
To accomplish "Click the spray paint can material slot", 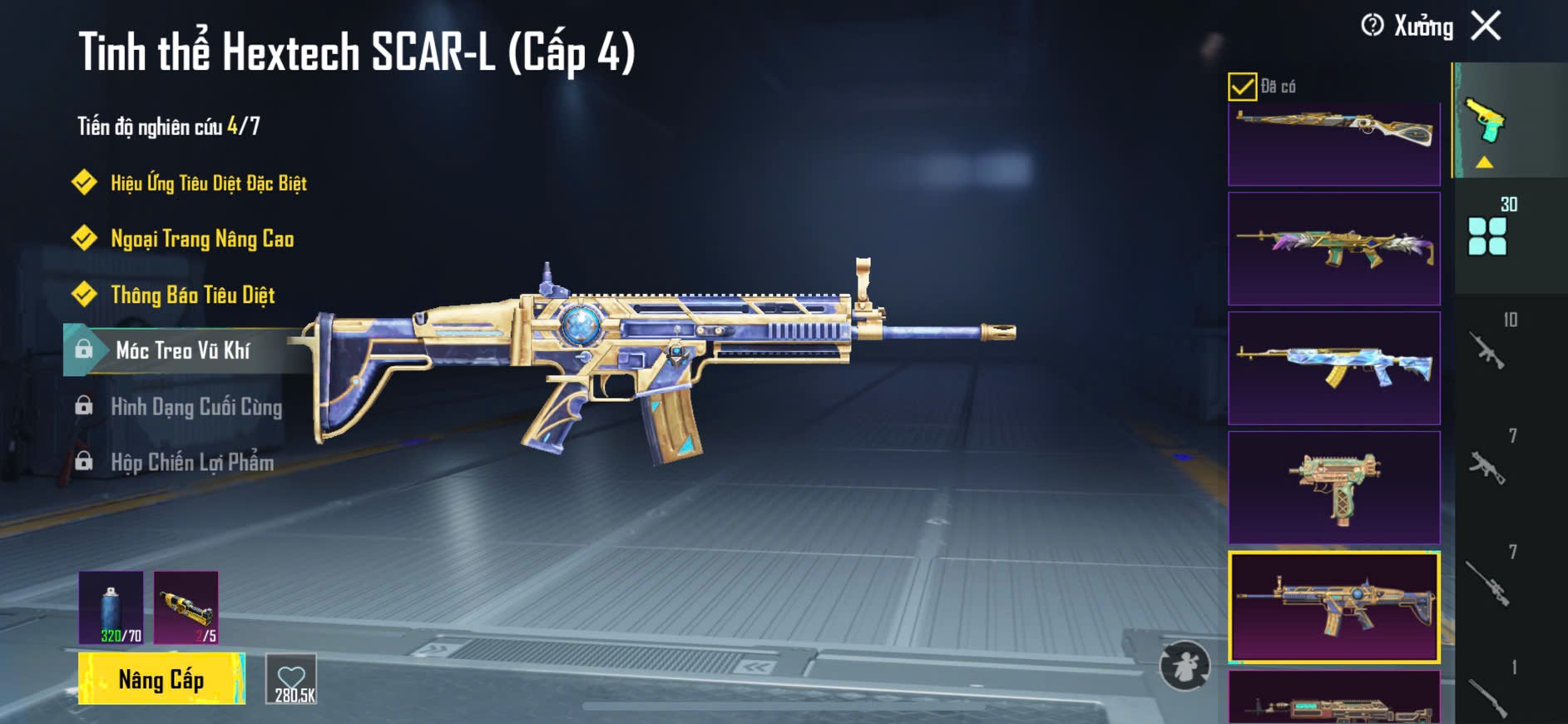I will 111,607.
